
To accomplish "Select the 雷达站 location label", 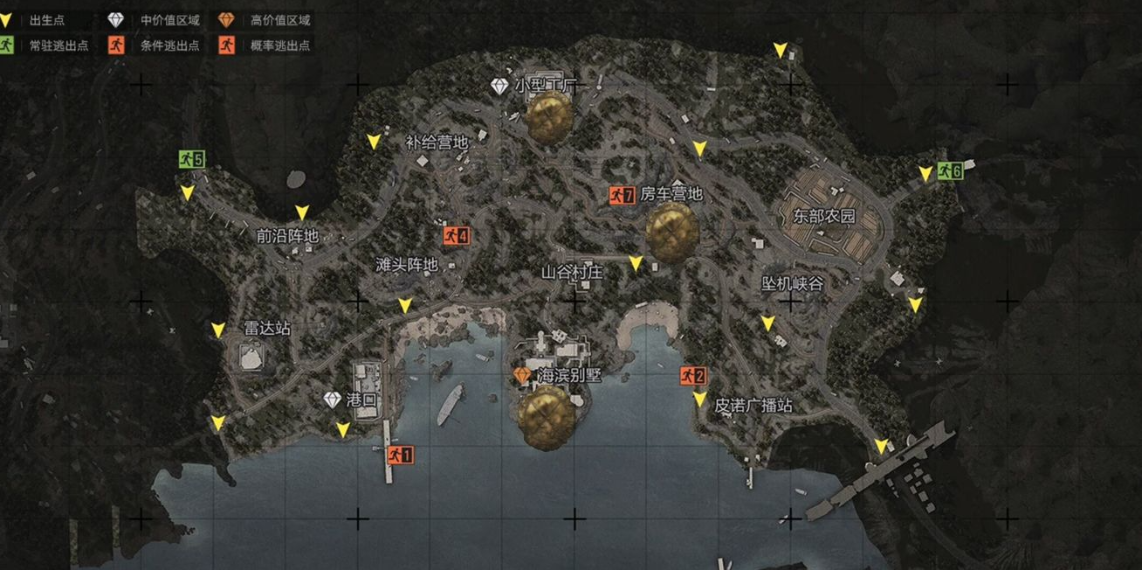I will coord(267,328).
